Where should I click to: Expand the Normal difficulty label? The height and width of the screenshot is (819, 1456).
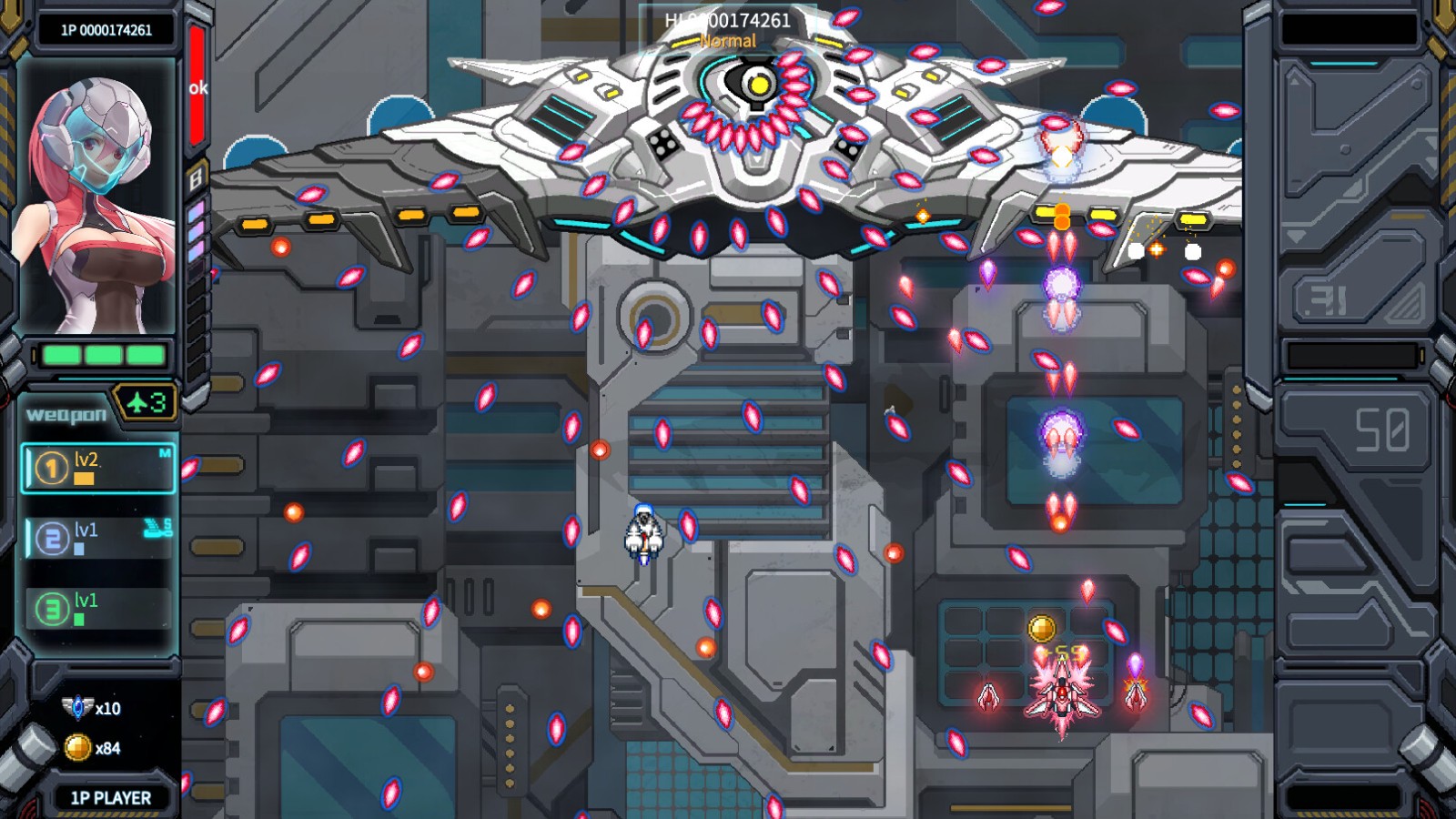[728, 41]
